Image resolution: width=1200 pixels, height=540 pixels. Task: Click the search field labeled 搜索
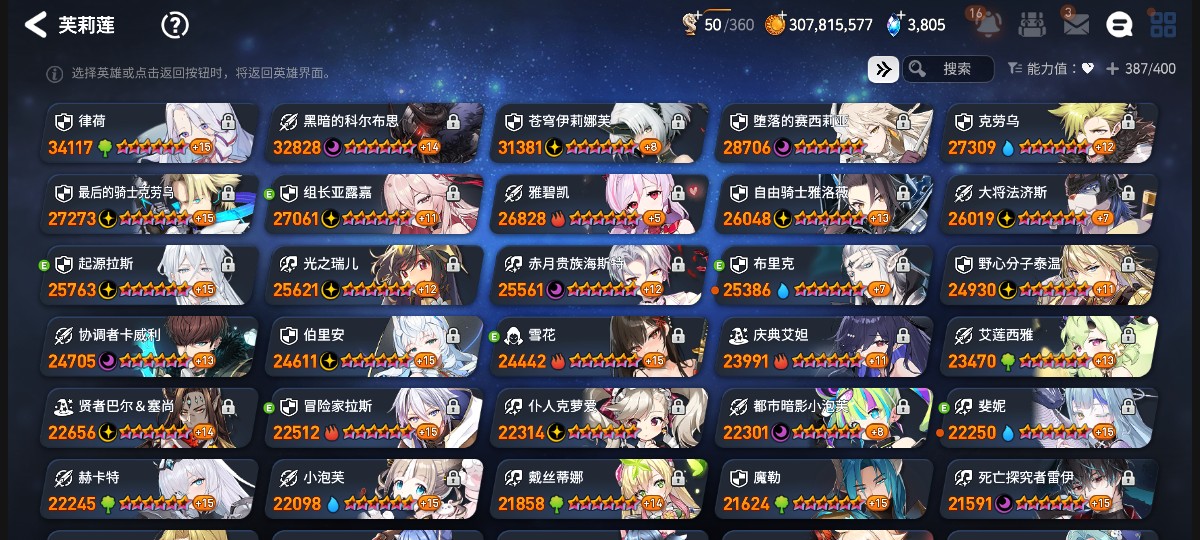coord(949,69)
